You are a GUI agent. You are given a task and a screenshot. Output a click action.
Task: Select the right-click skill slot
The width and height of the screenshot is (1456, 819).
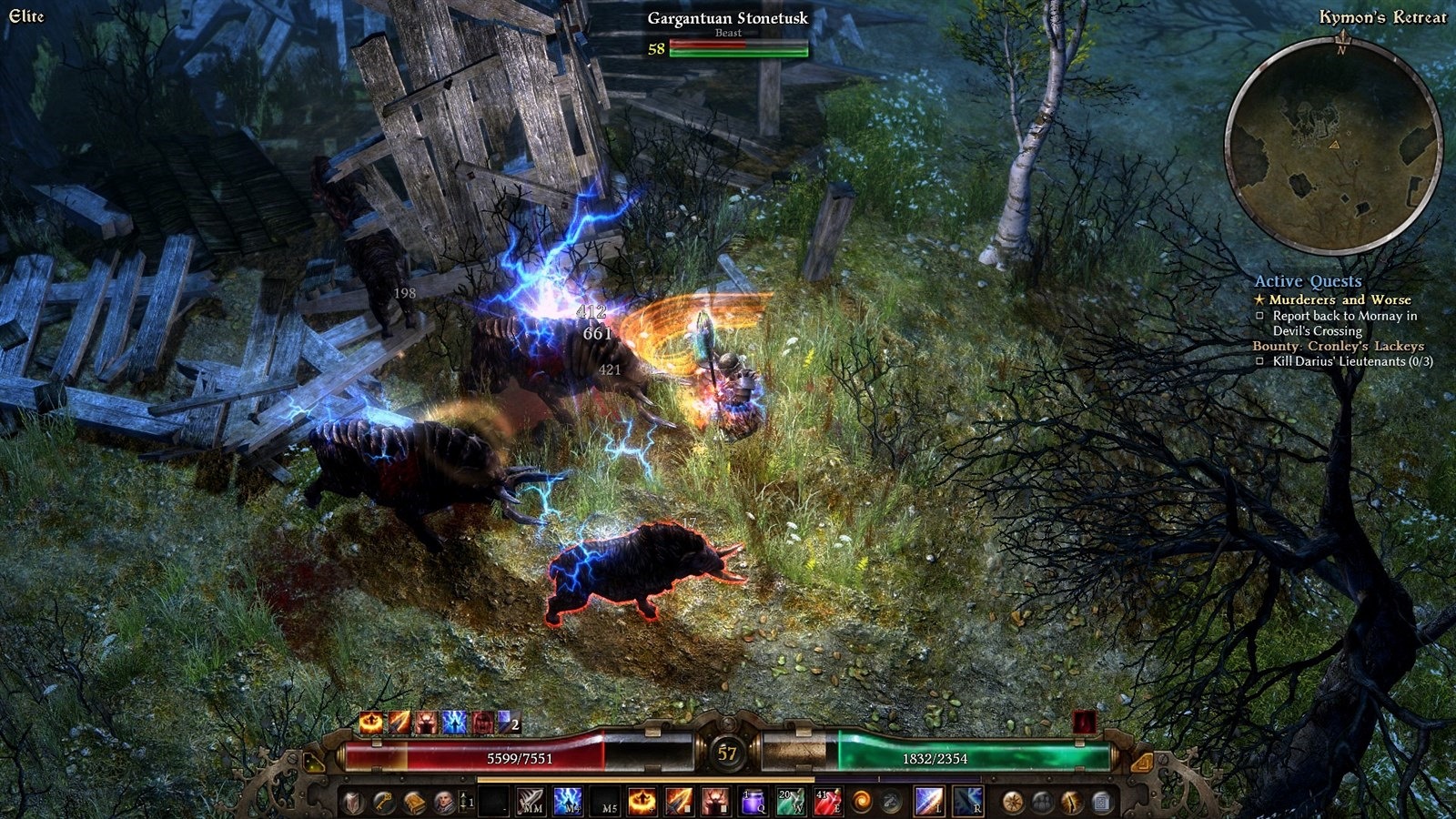[966, 802]
